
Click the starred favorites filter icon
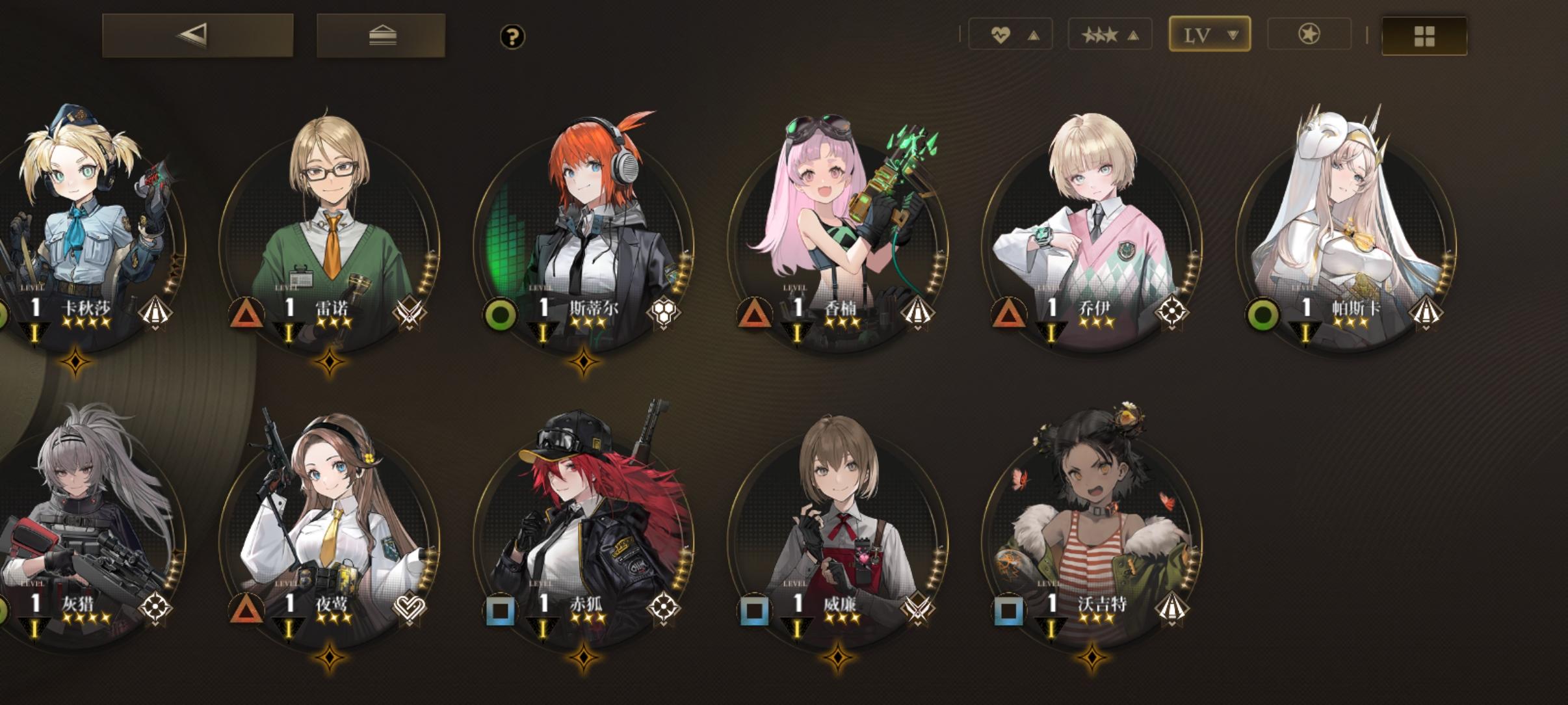click(x=1309, y=34)
